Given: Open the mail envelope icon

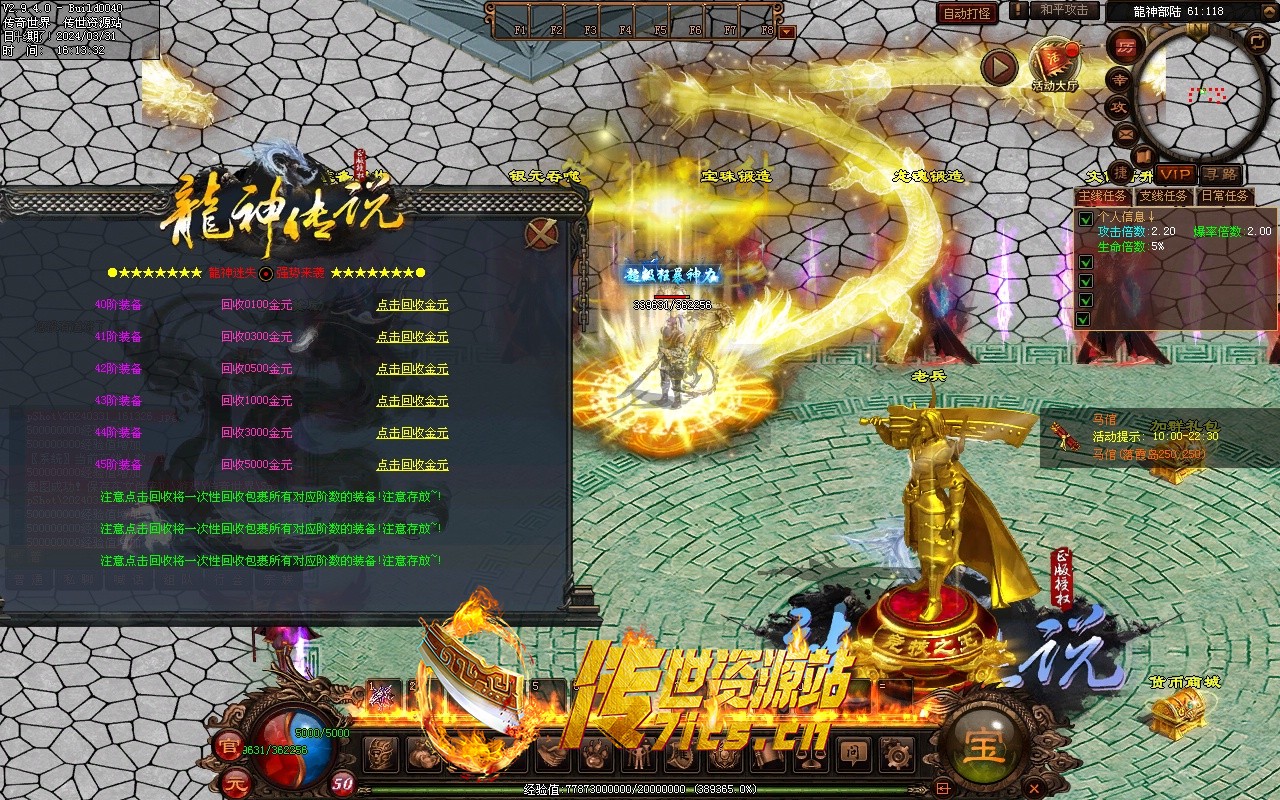Looking at the screenshot, I should coord(1126,133).
